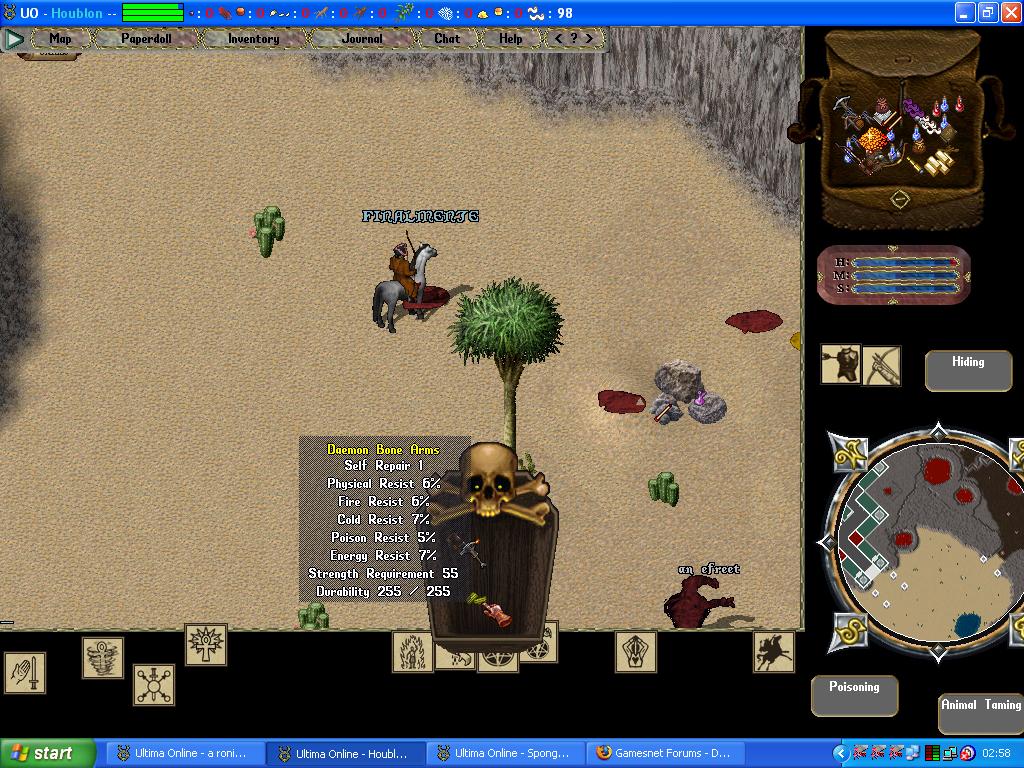Image resolution: width=1024 pixels, height=768 pixels.
Task: Use the Animal Taming skill button
Action: [980, 713]
